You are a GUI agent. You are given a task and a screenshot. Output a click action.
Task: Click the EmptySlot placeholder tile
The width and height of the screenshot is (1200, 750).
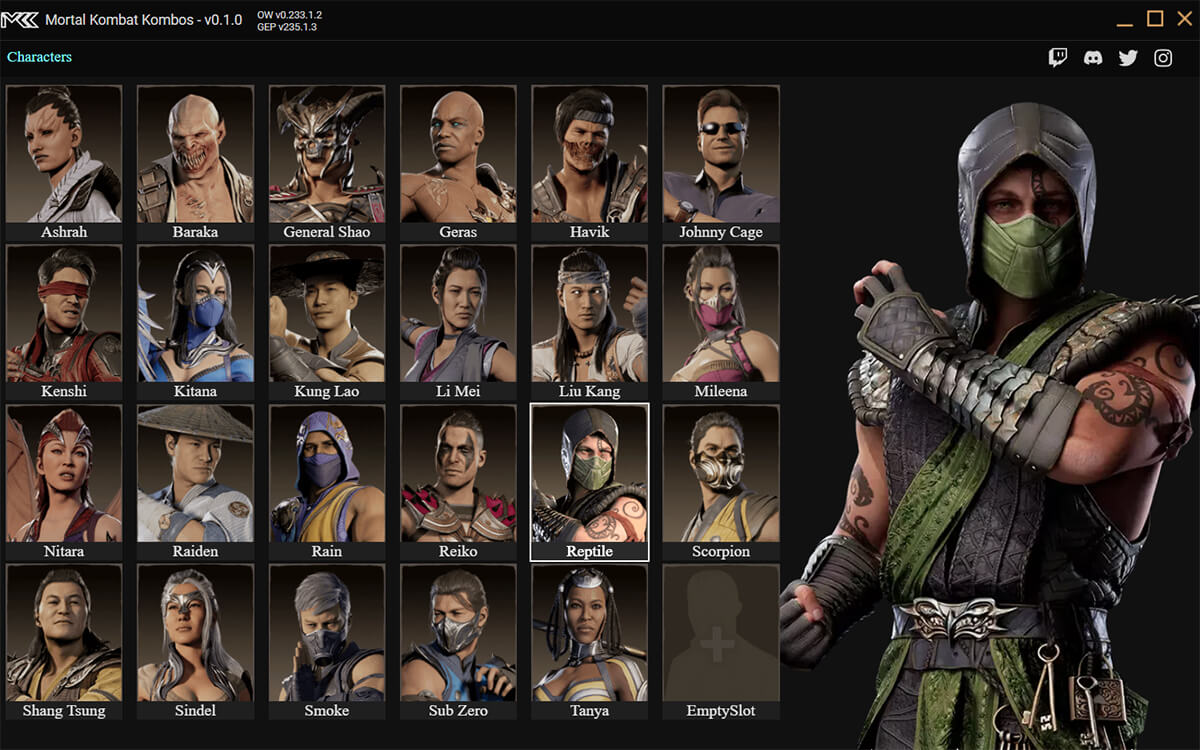click(721, 642)
